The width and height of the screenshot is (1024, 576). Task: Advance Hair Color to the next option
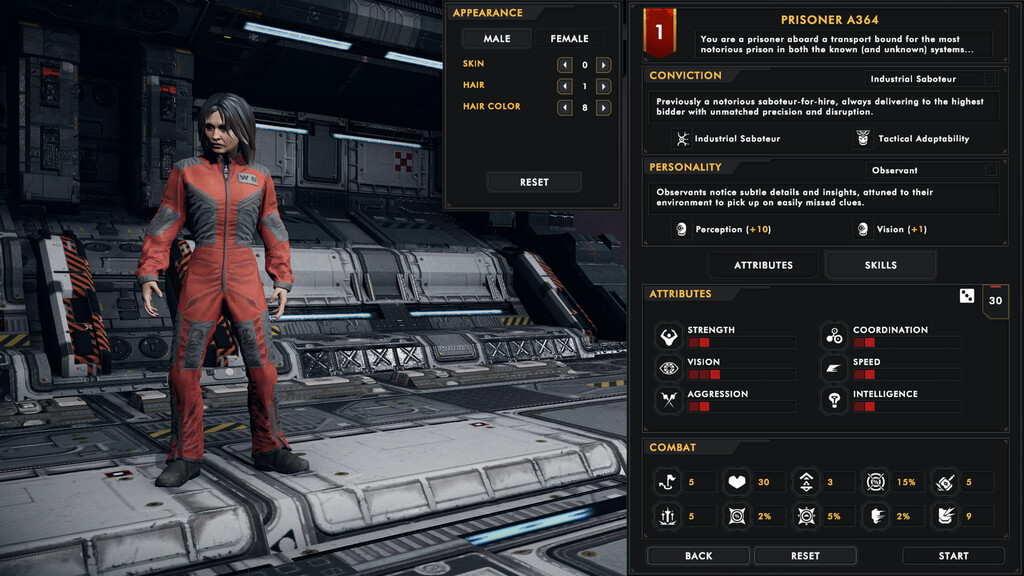[x=603, y=107]
